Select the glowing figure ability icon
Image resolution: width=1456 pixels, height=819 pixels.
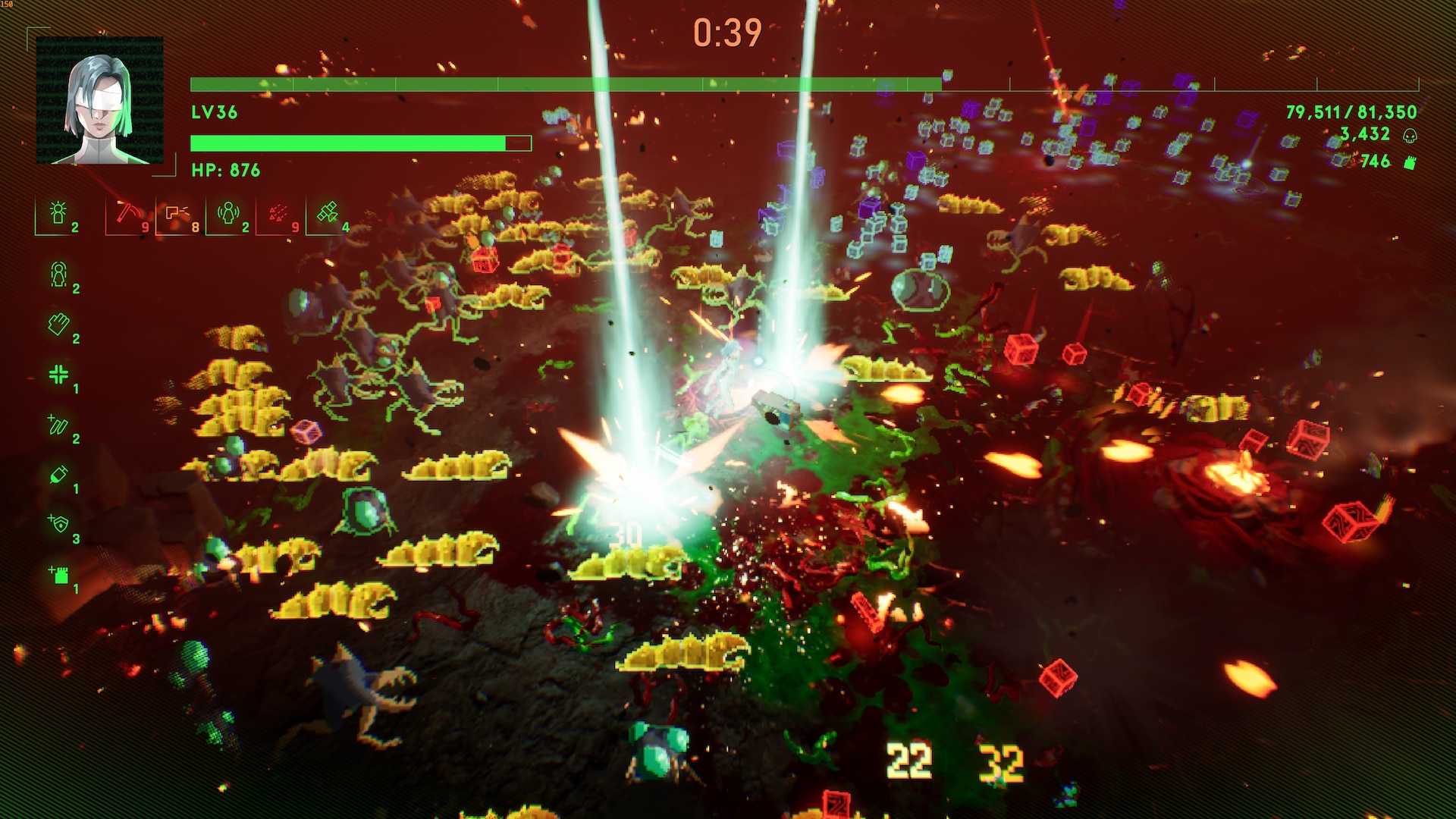pos(58,213)
